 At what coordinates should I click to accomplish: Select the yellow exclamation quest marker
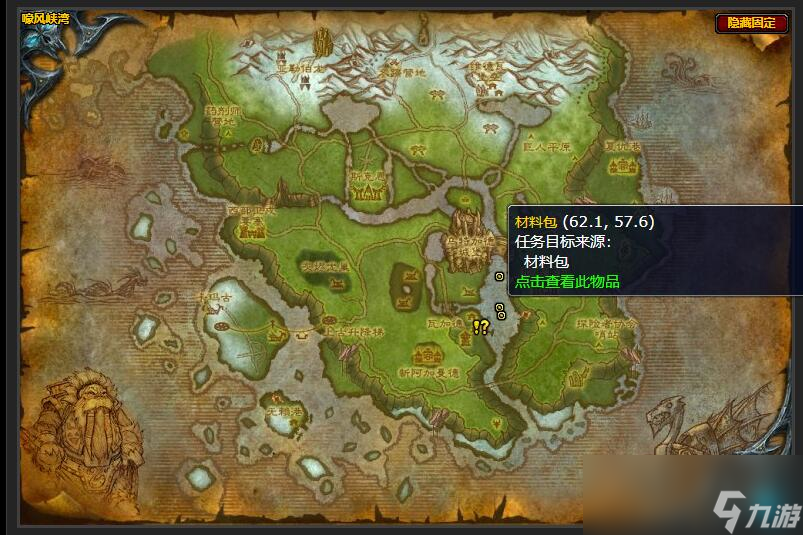pyautogui.click(x=477, y=325)
